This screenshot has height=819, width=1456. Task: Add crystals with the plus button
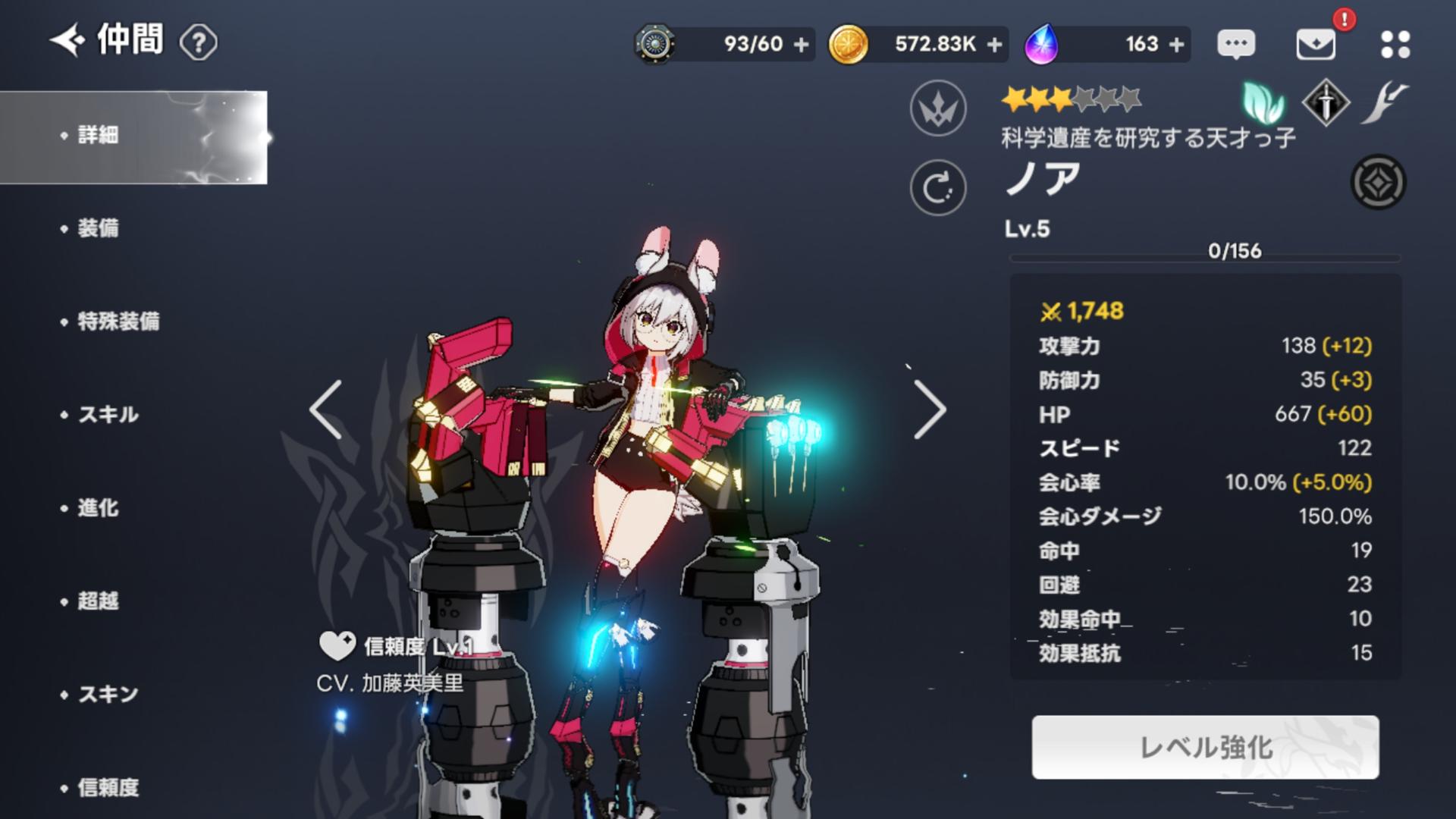click(1177, 45)
